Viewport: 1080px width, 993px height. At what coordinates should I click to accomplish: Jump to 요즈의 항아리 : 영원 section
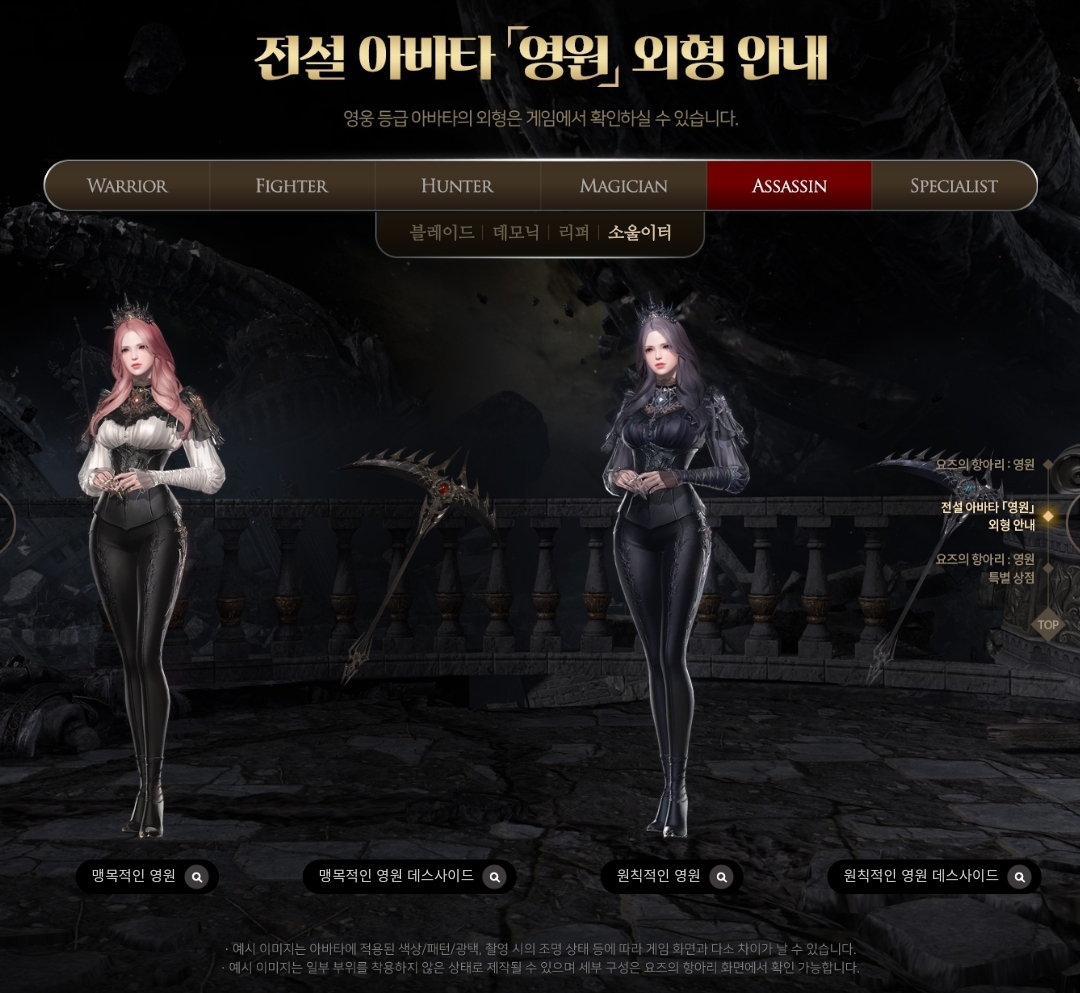986,465
